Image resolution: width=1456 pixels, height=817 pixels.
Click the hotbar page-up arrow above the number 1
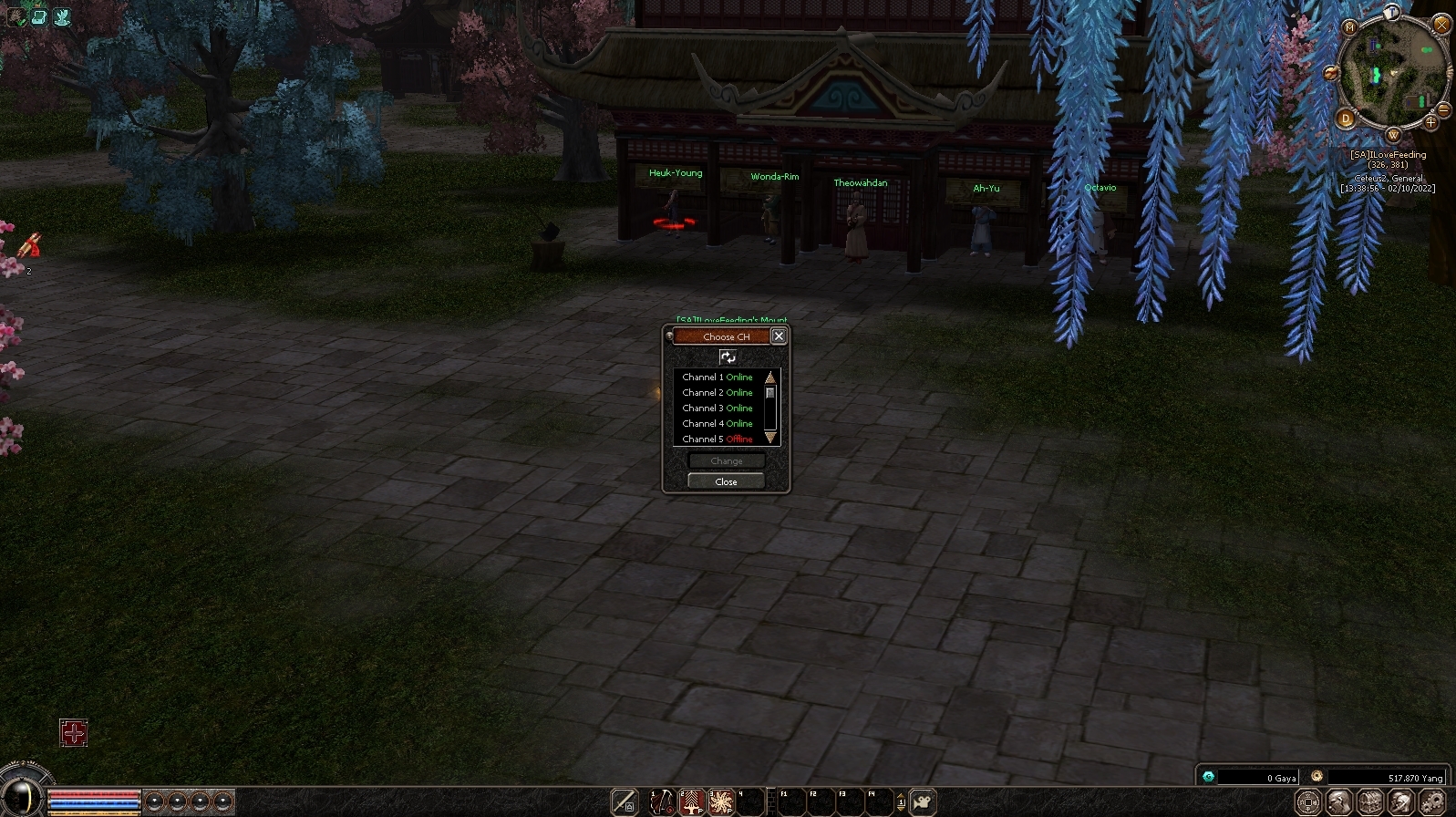click(x=901, y=794)
